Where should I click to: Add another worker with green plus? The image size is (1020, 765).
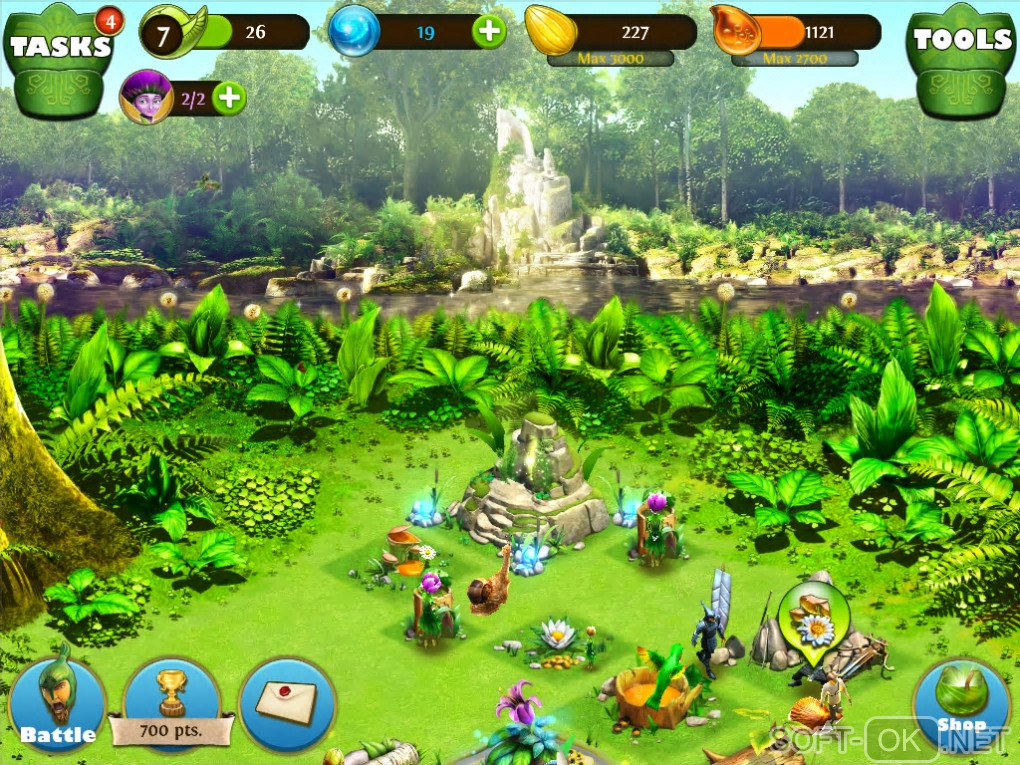pos(229,98)
